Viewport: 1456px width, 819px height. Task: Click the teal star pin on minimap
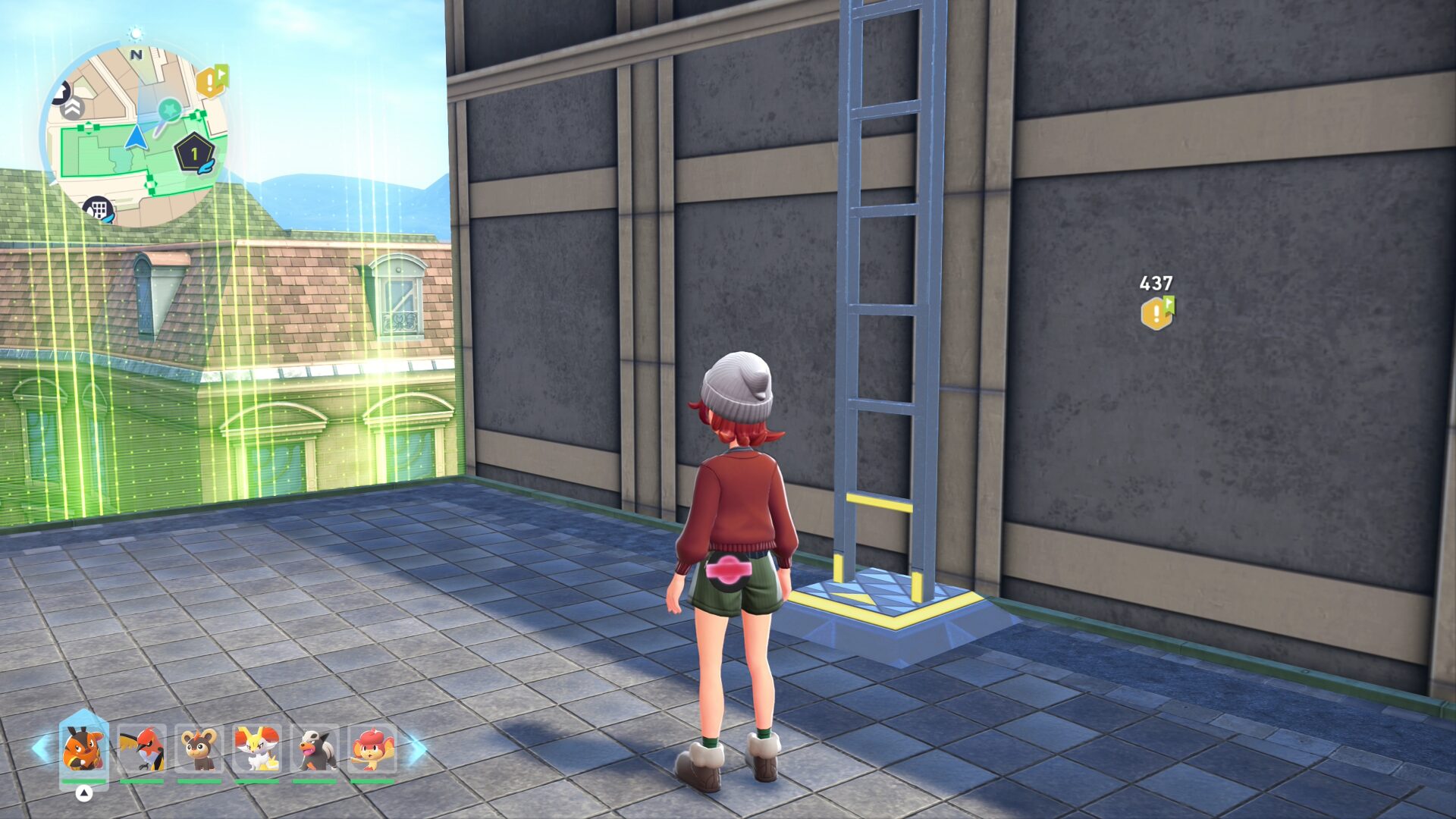pos(170,111)
